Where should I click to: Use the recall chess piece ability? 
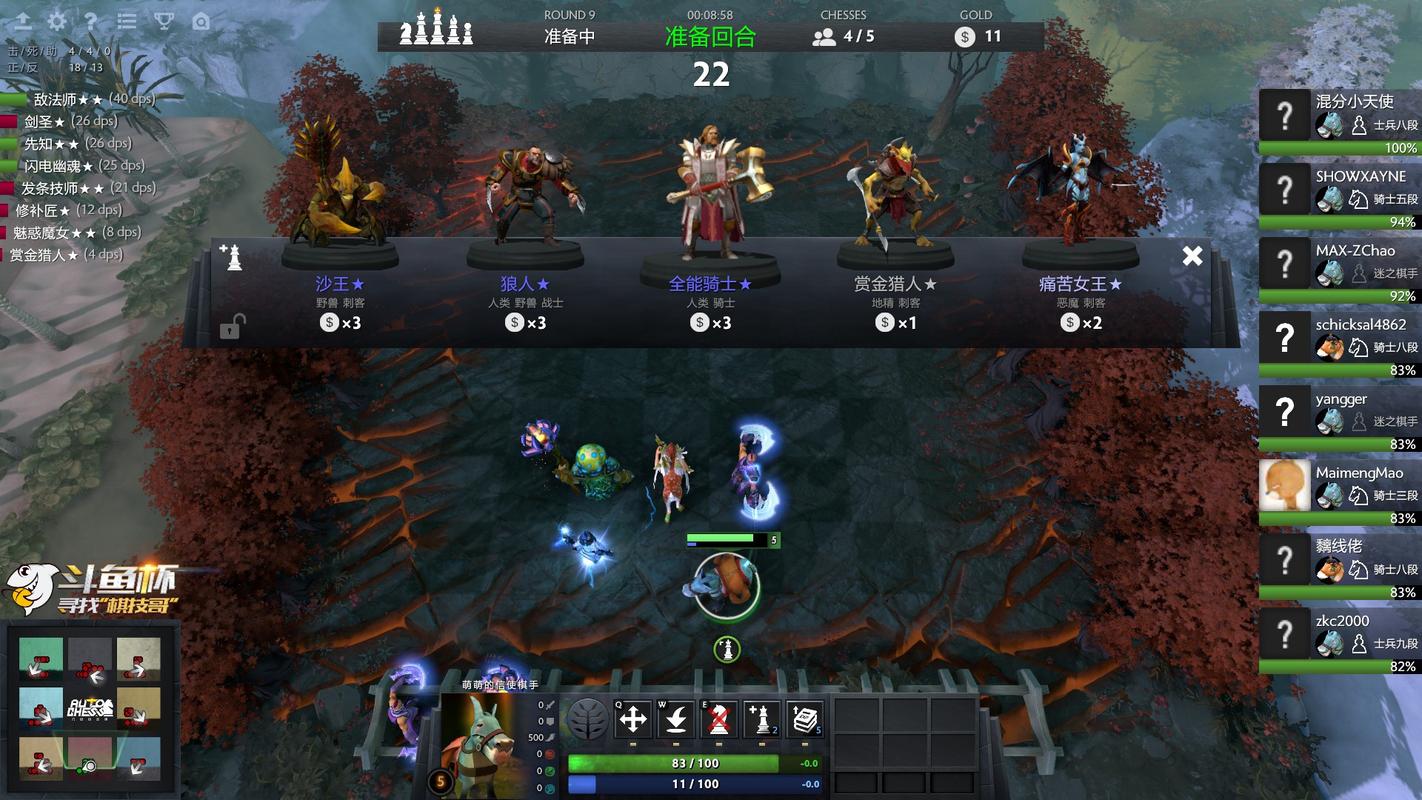(676, 719)
